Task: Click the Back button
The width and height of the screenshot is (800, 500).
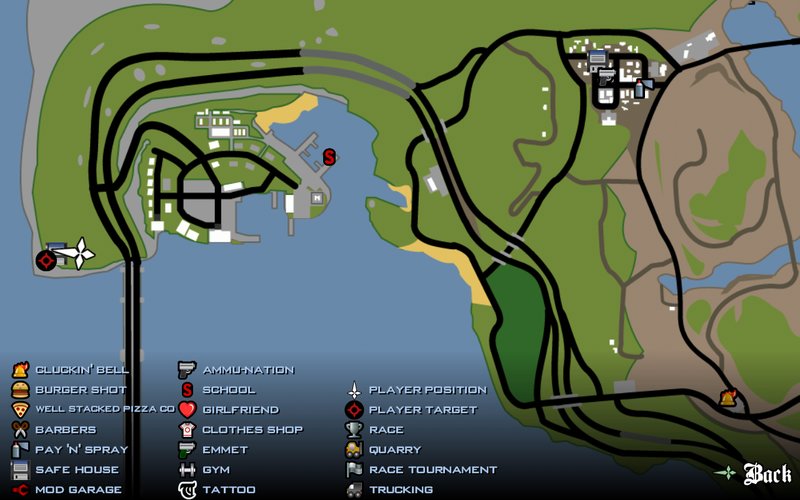Action: pos(767,473)
